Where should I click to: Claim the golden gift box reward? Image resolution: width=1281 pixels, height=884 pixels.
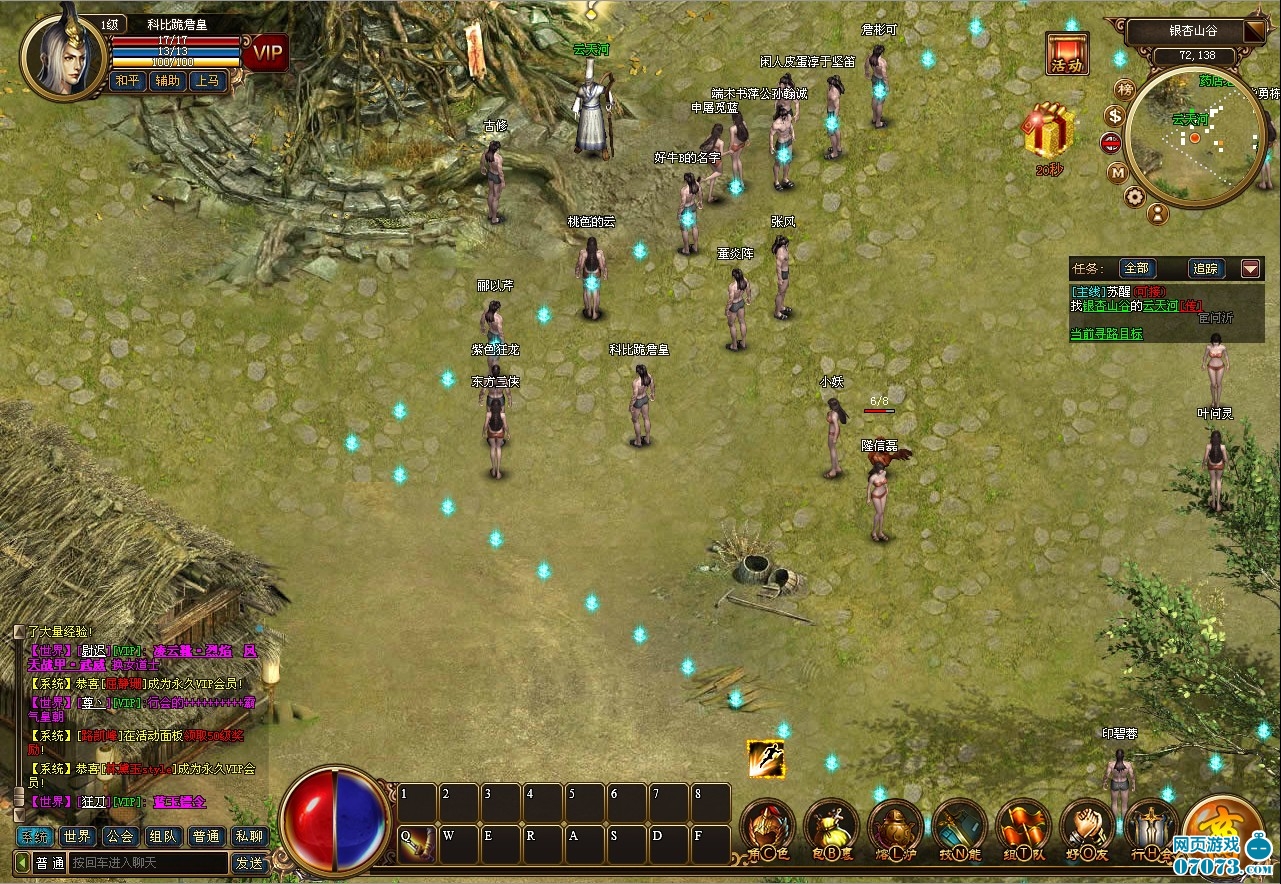click(1048, 130)
